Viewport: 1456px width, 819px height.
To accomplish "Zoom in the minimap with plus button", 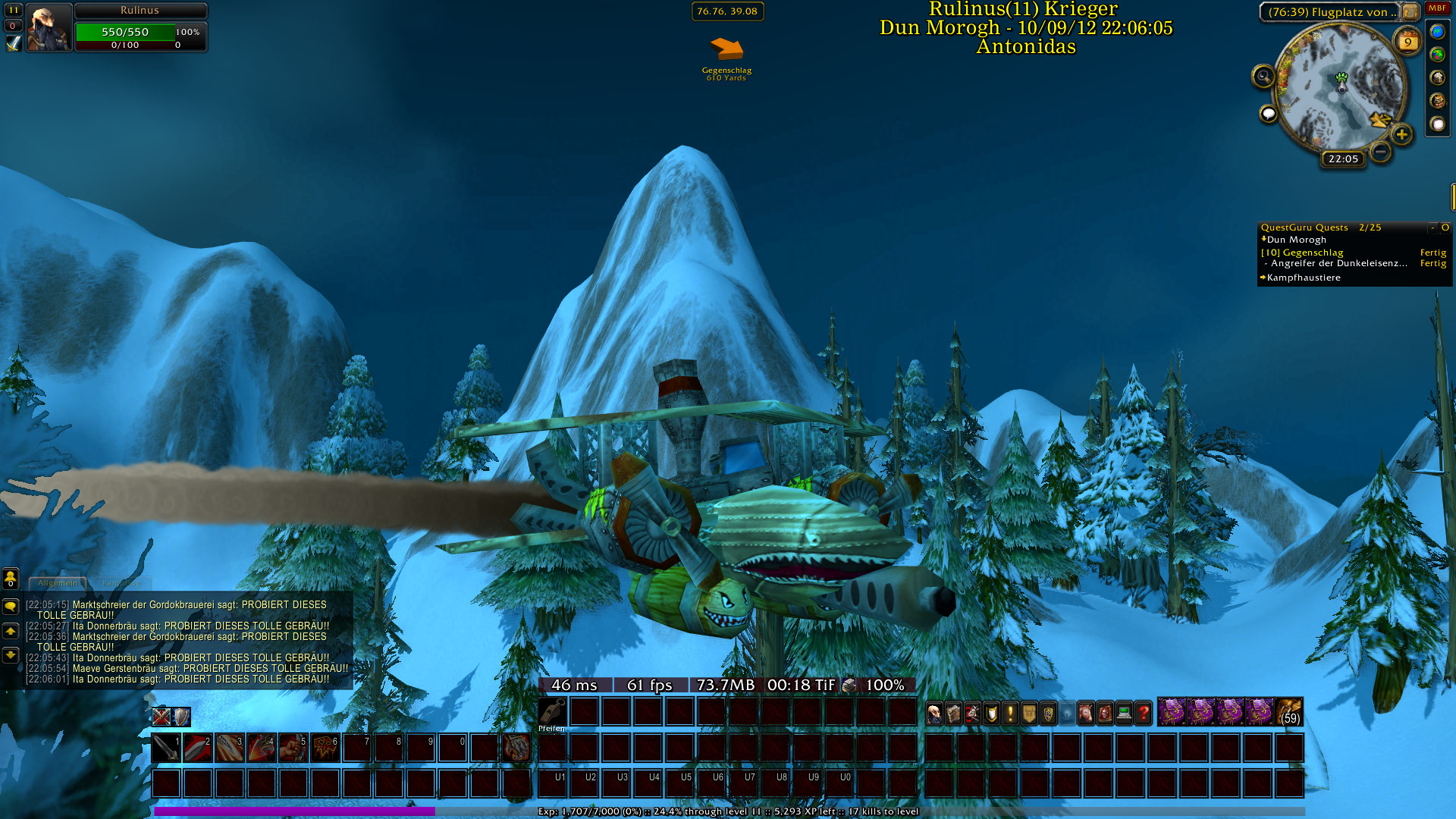I will coord(1401,135).
